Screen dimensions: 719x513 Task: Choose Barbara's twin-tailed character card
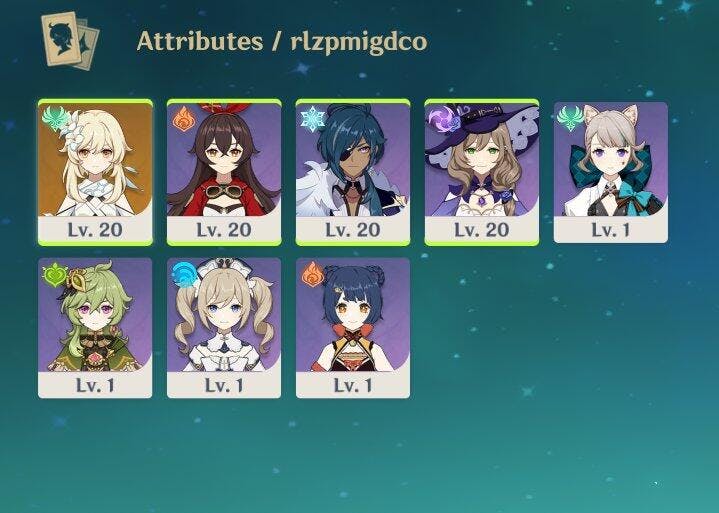224,327
